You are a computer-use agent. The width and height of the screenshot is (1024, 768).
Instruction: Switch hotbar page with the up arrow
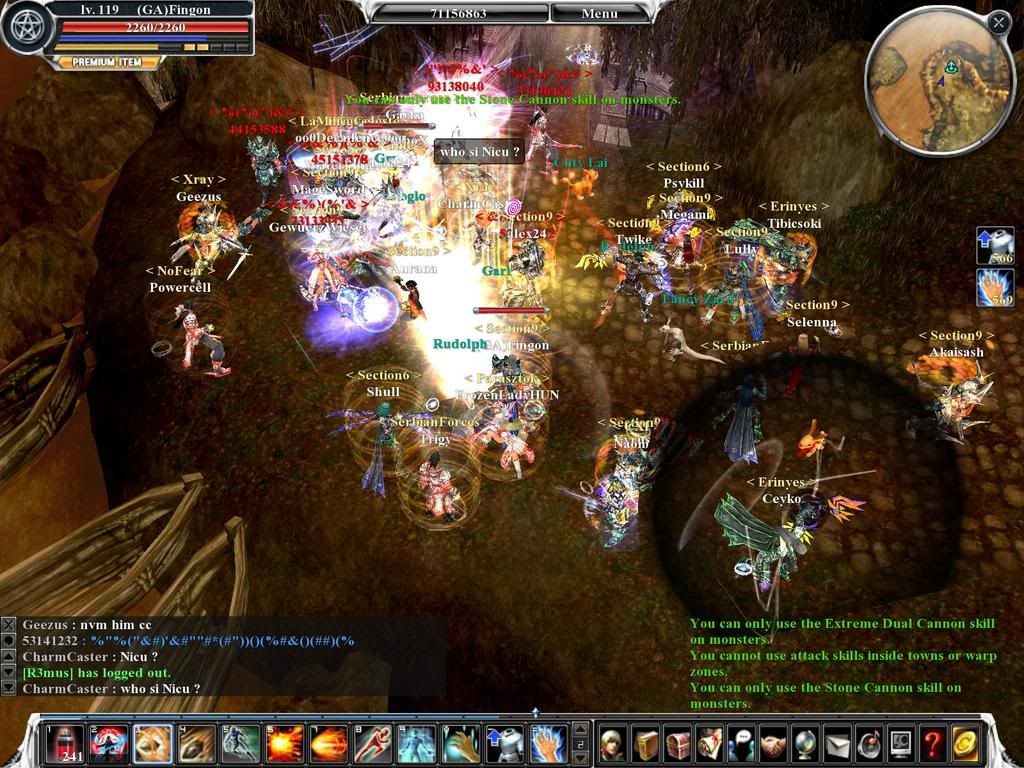578,729
